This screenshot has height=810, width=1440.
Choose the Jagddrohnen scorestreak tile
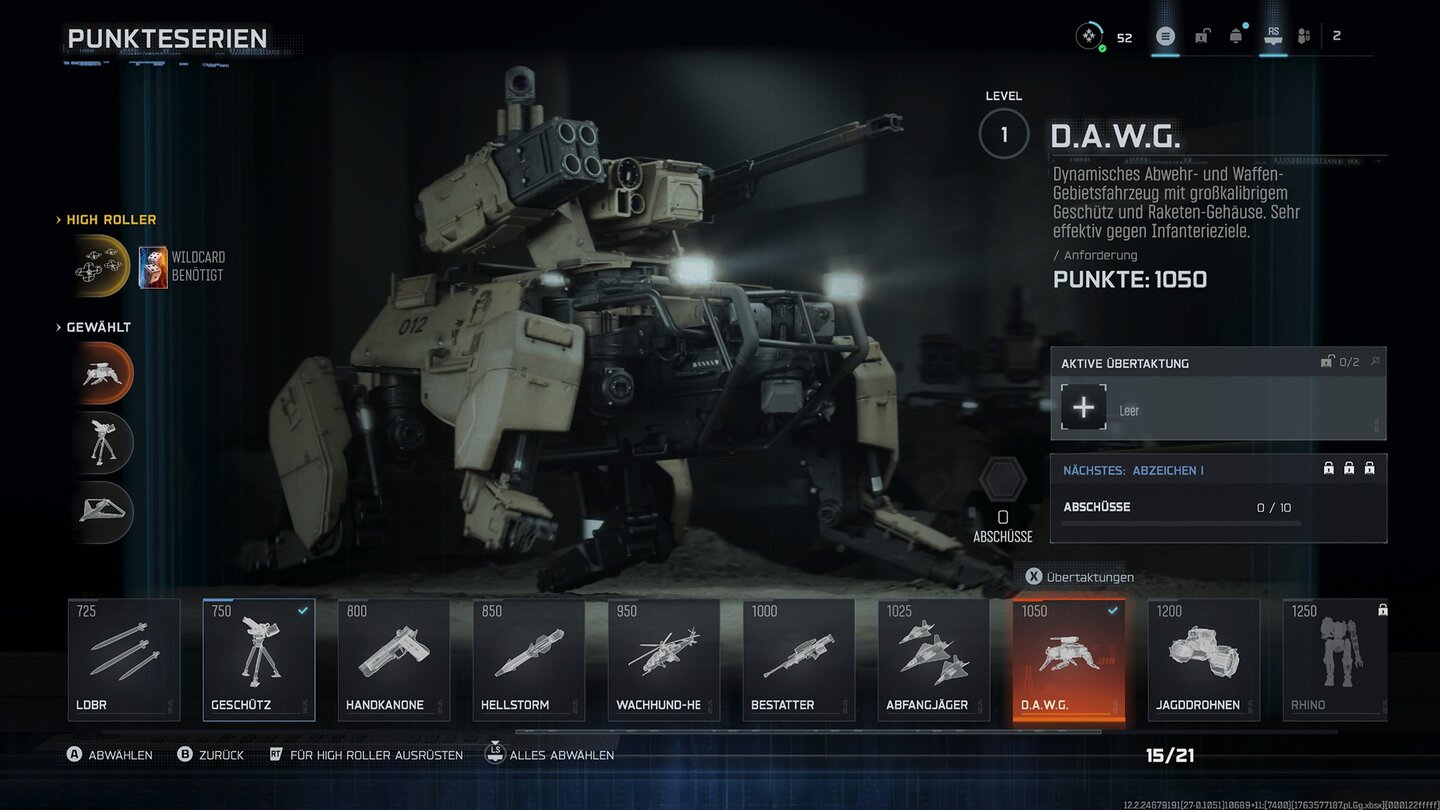pyautogui.click(x=1204, y=659)
